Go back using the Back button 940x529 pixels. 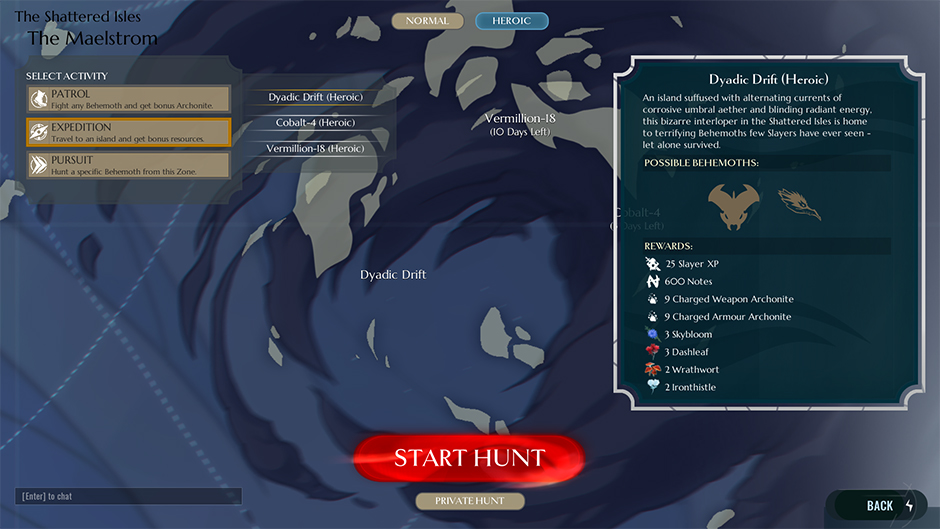[x=880, y=506]
